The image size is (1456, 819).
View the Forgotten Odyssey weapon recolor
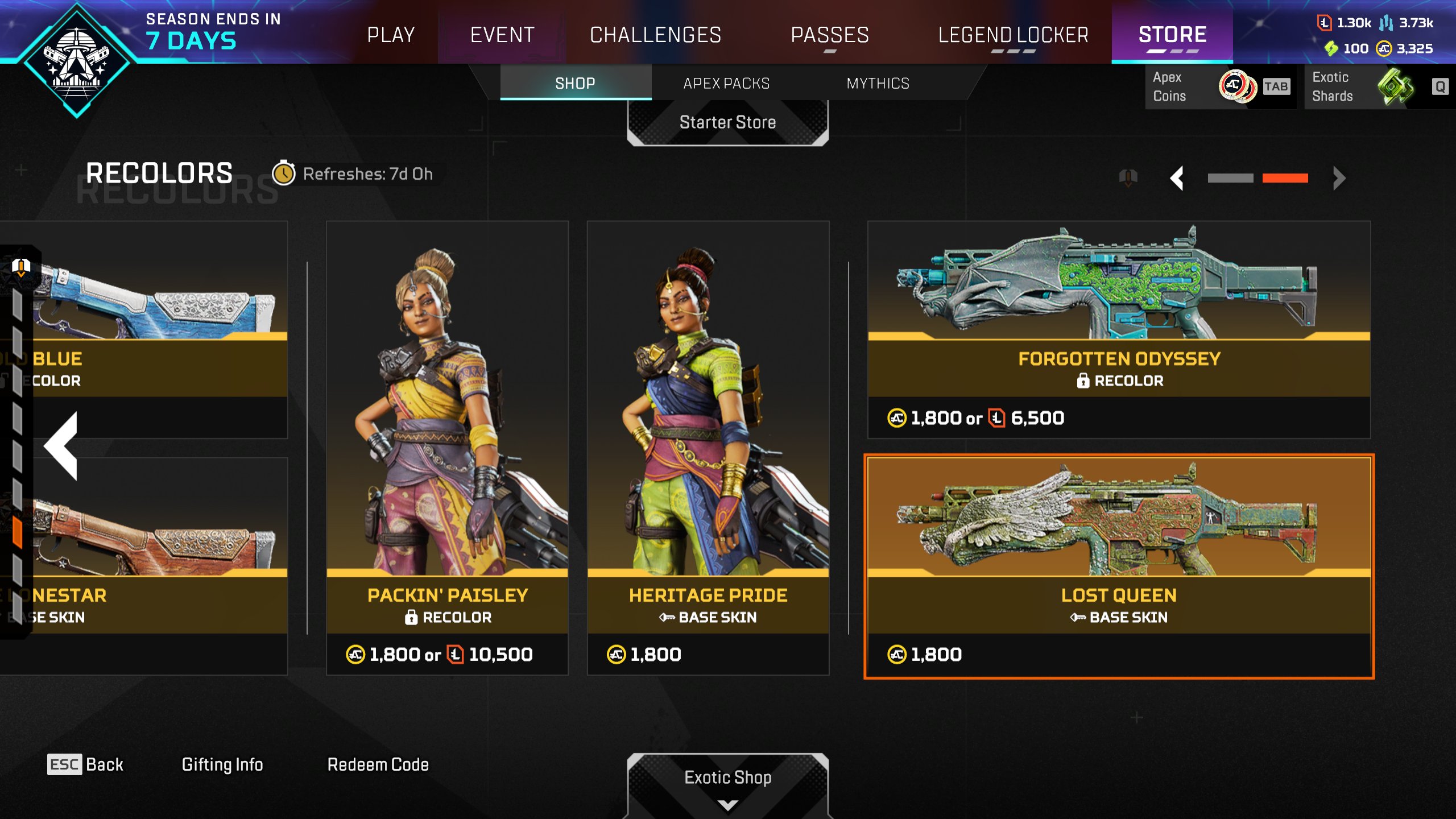[1119, 329]
